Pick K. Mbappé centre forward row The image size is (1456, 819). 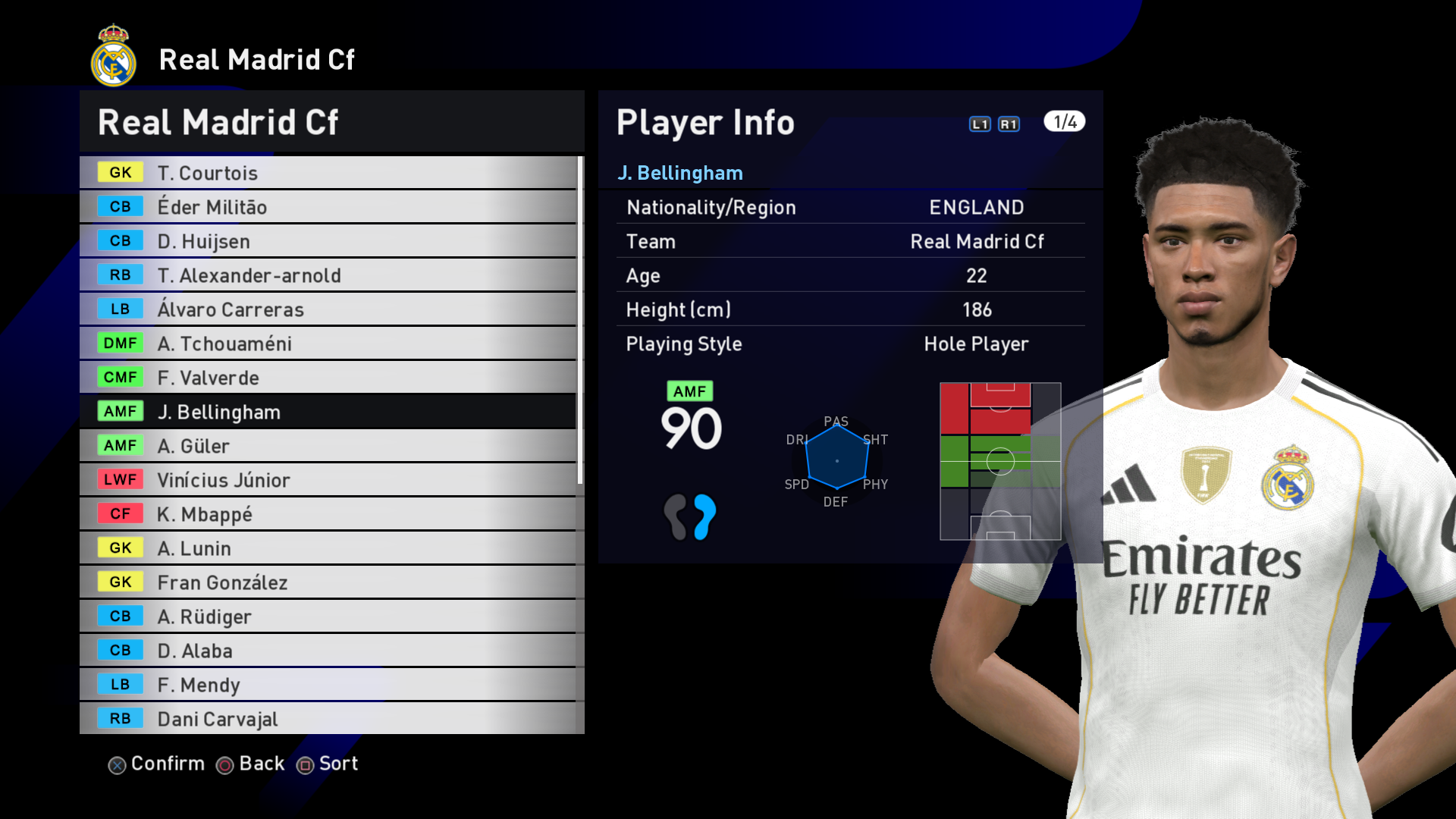click(328, 514)
